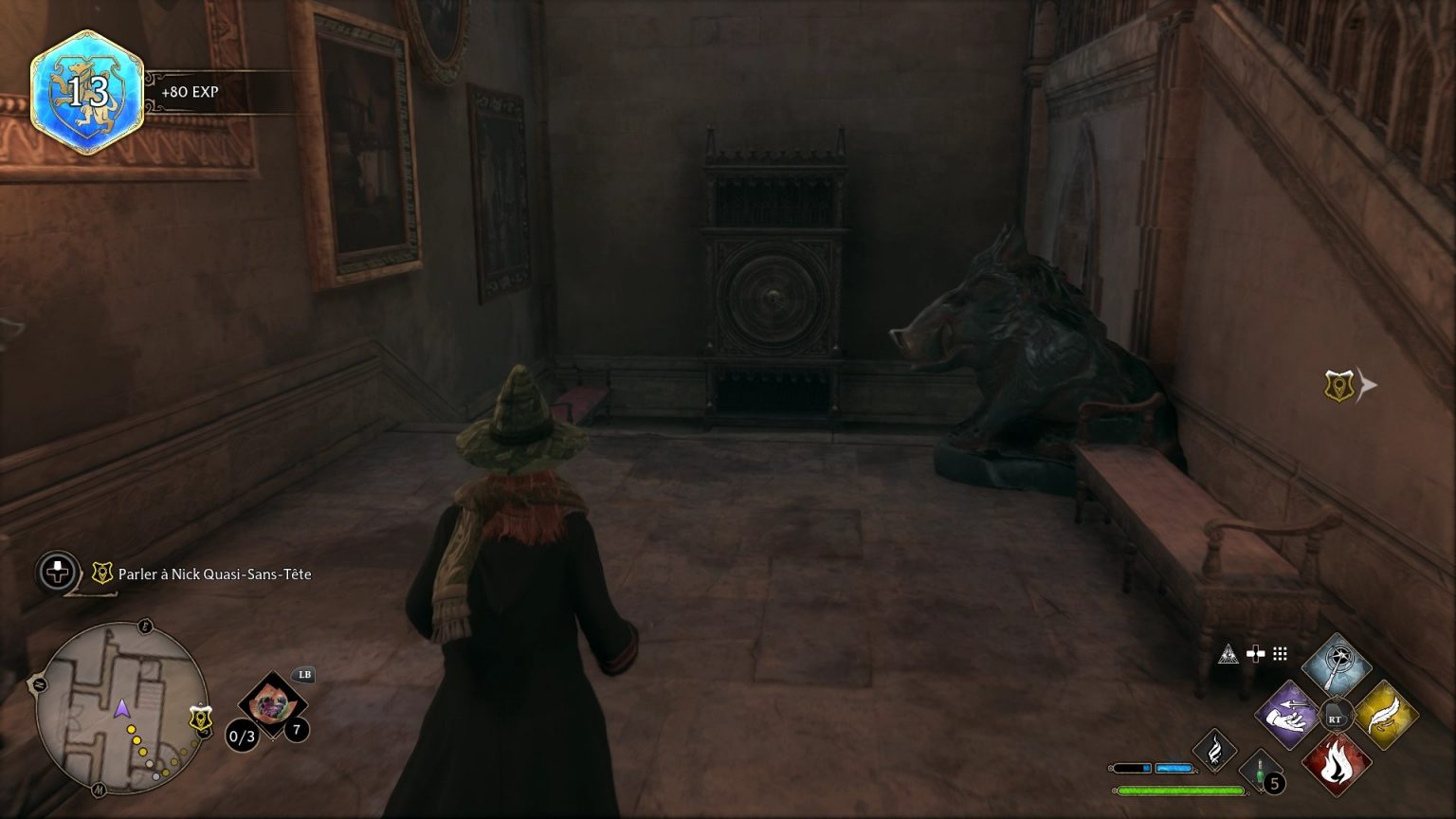Click the d-pad cross icon near spell wheel

(x=1256, y=653)
